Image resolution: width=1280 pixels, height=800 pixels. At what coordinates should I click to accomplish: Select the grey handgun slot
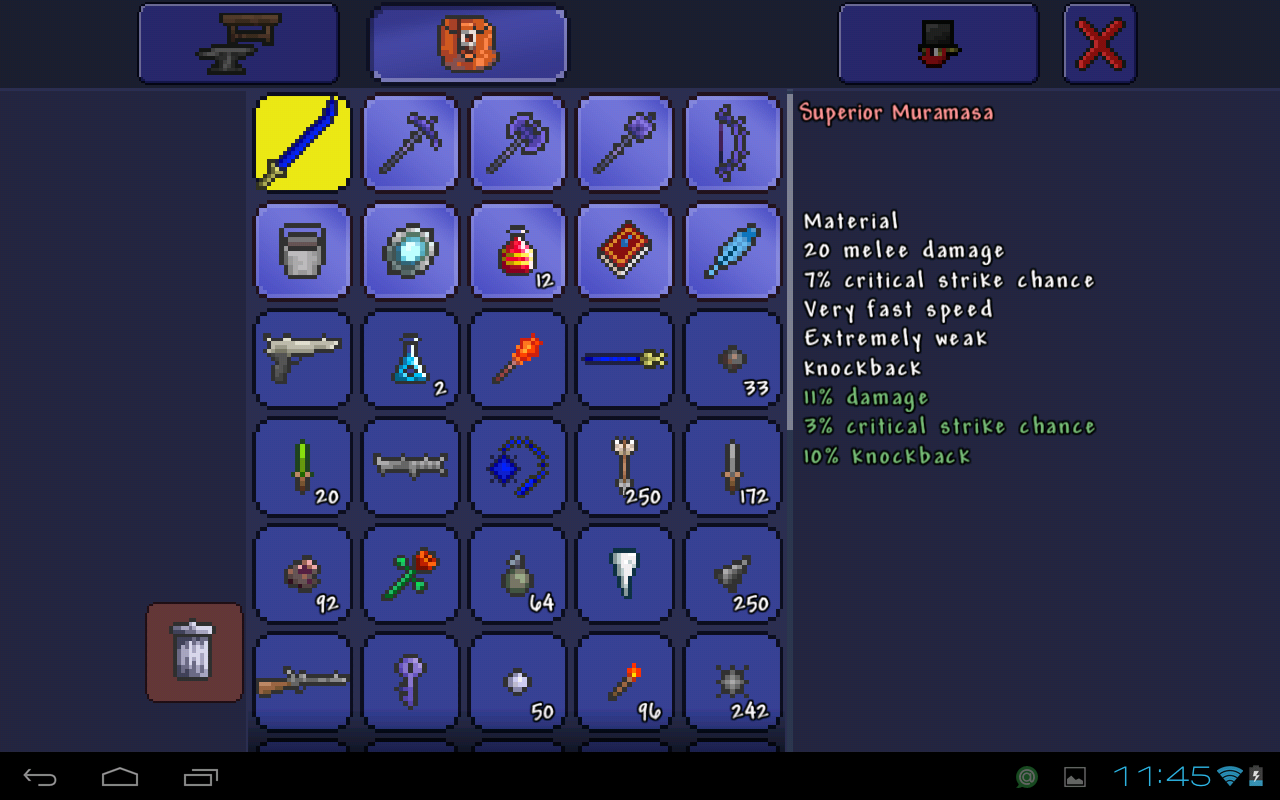pos(302,359)
